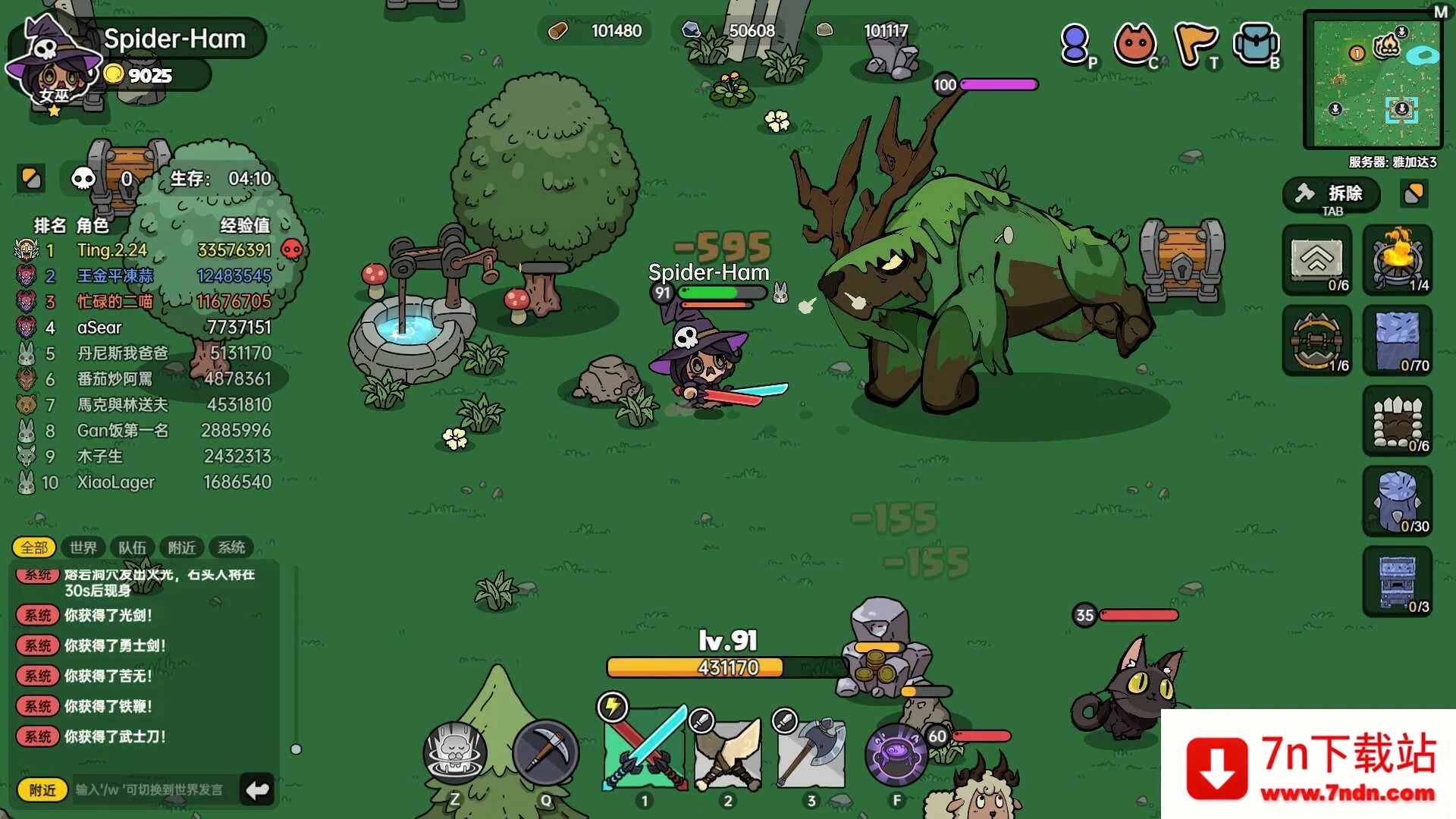Select the spiked fence structure (0/6)
The height and width of the screenshot is (819, 1456).
click(1399, 422)
